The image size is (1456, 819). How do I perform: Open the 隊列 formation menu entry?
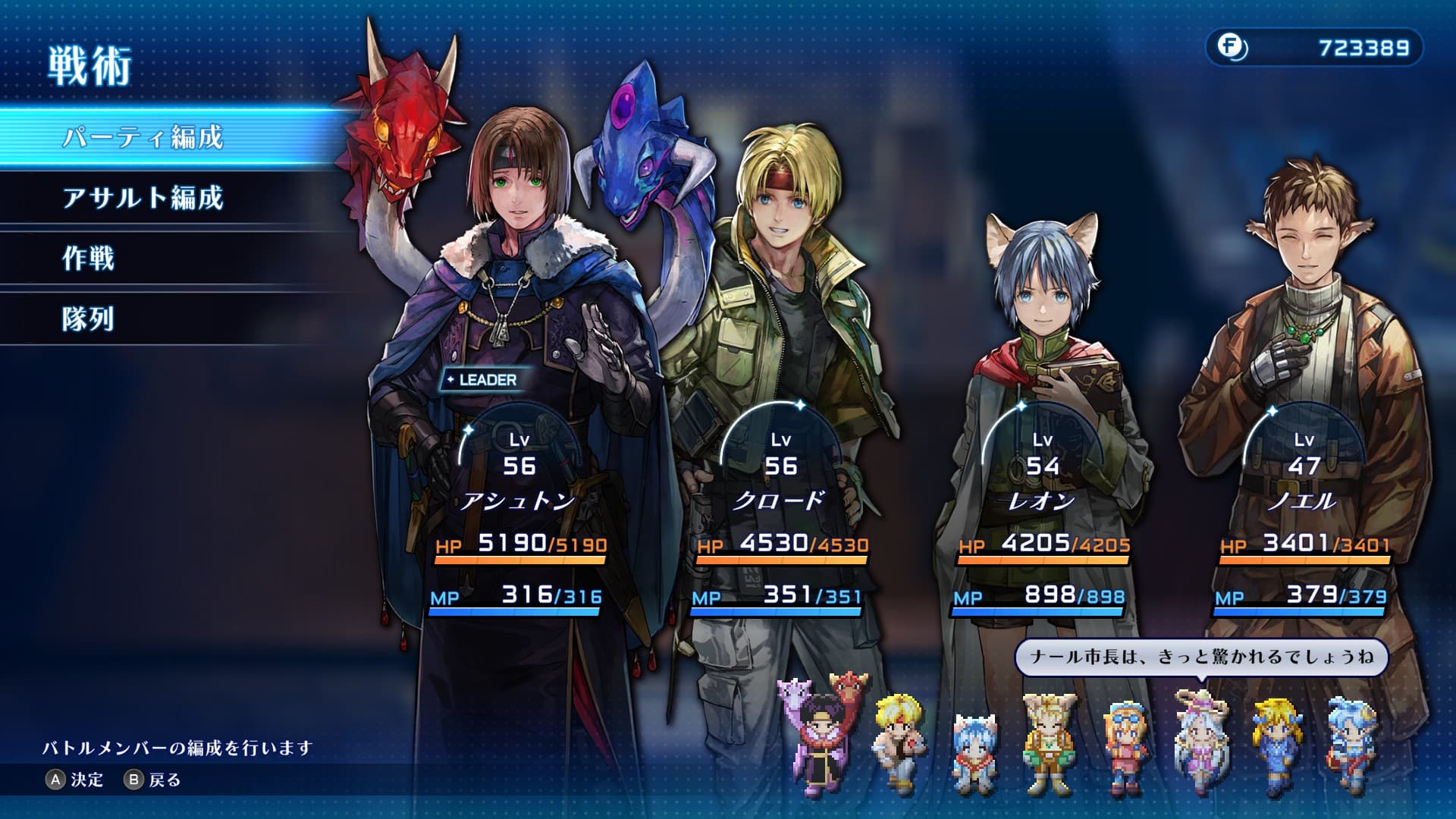coord(89,319)
